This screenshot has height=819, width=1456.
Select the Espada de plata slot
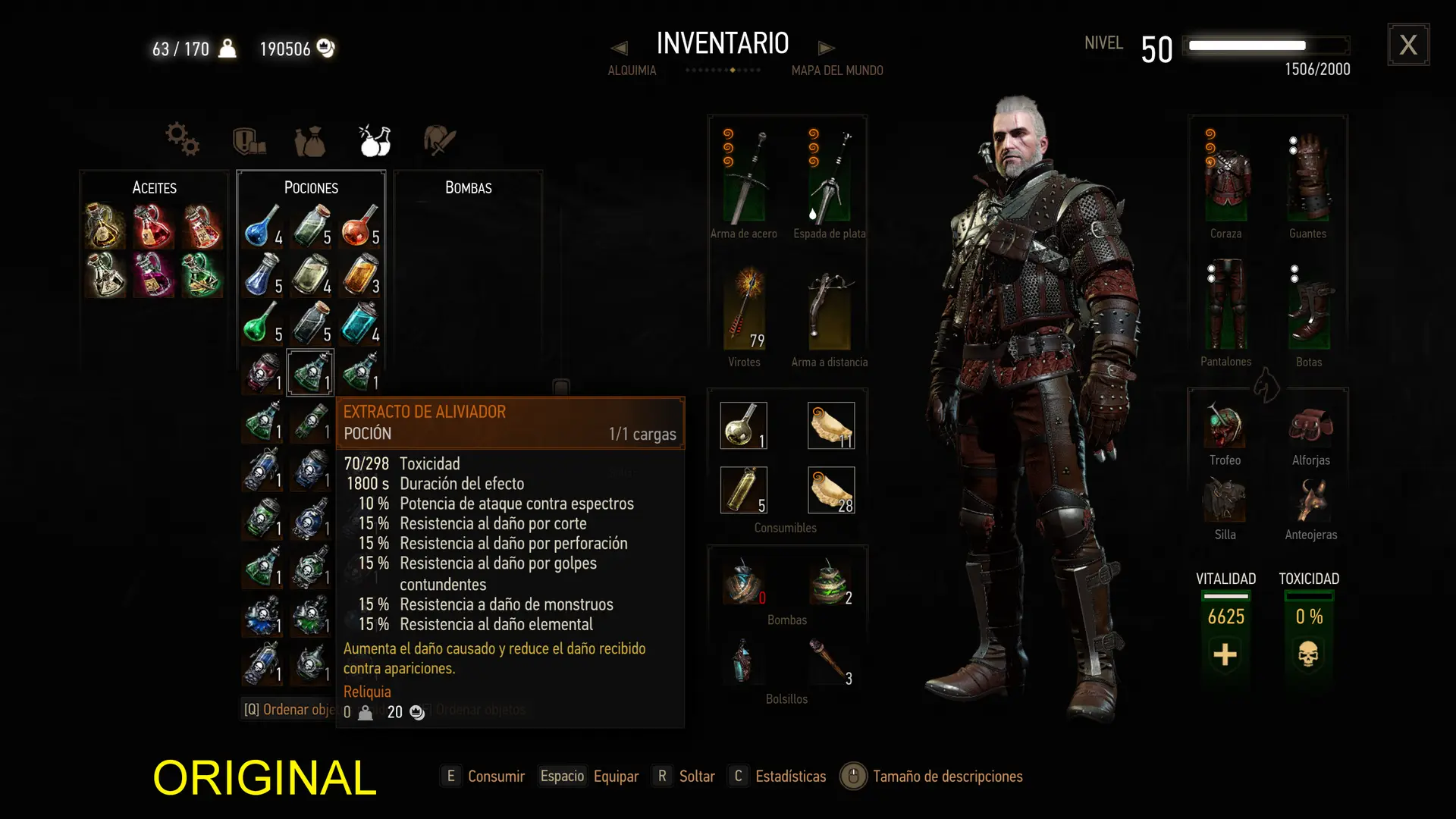pos(829,178)
